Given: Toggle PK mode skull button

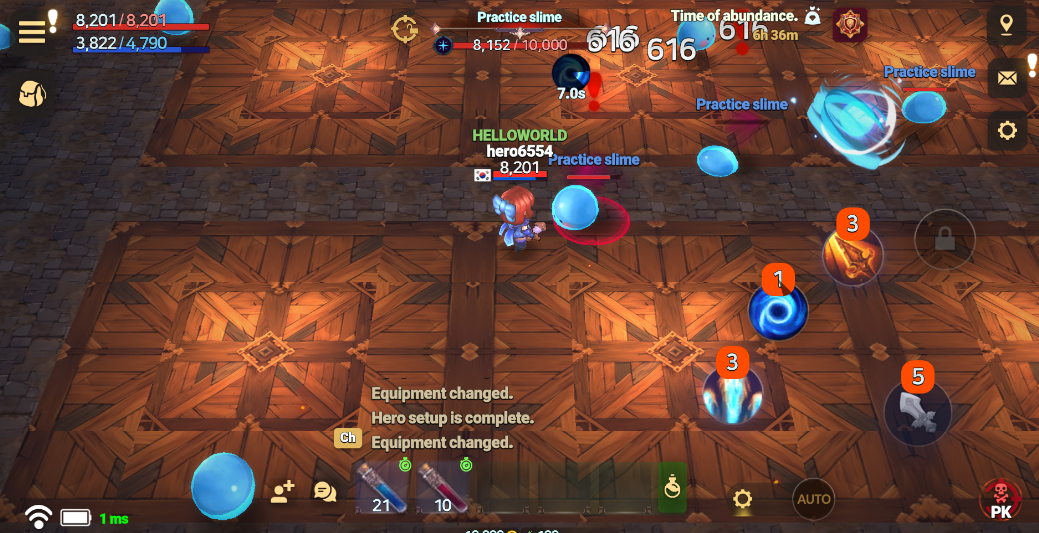Looking at the screenshot, I should [1000, 499].
